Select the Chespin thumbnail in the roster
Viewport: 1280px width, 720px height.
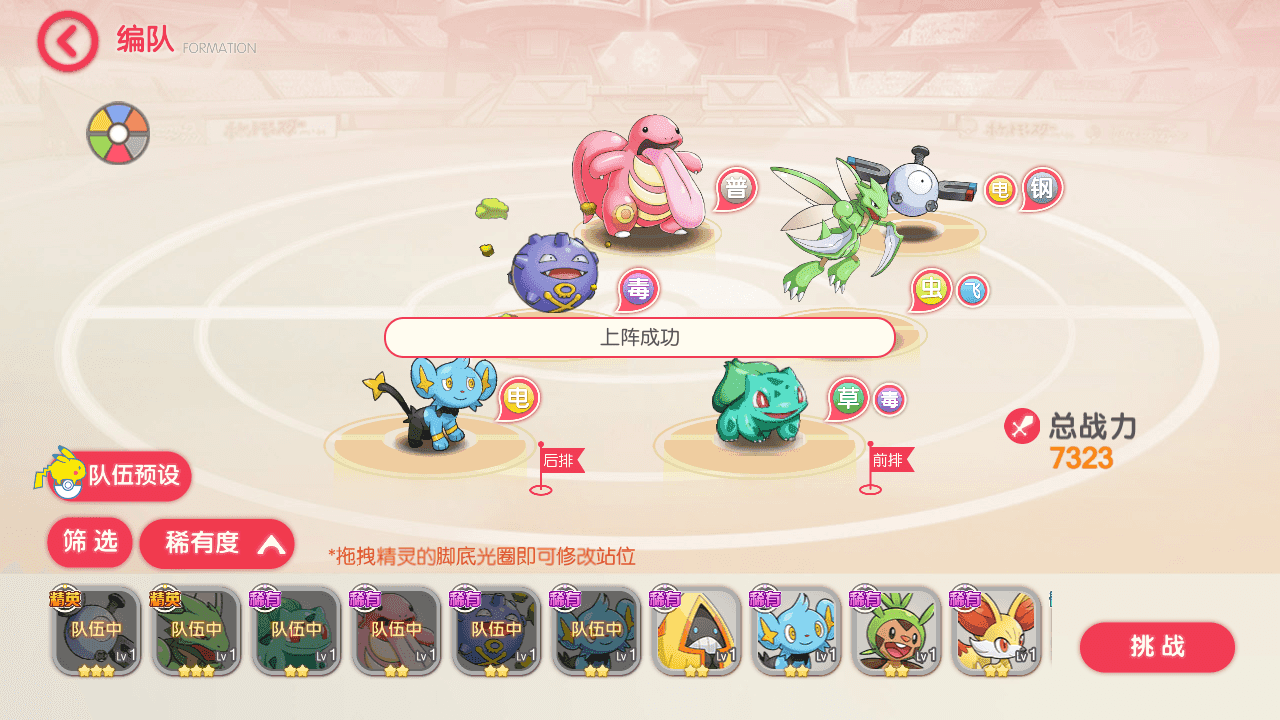click(x=897, y=631)
